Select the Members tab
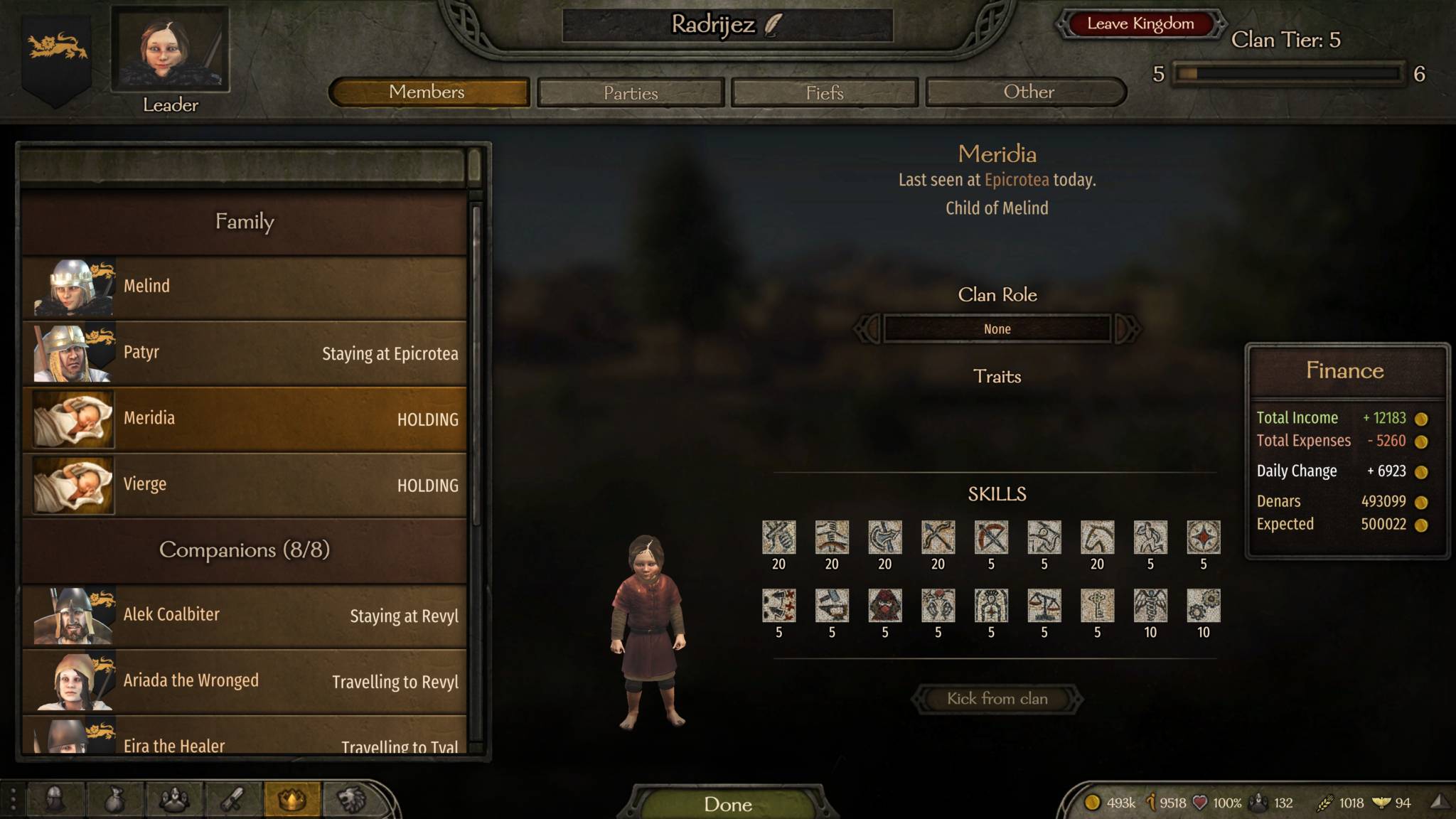 click(428, 92)
